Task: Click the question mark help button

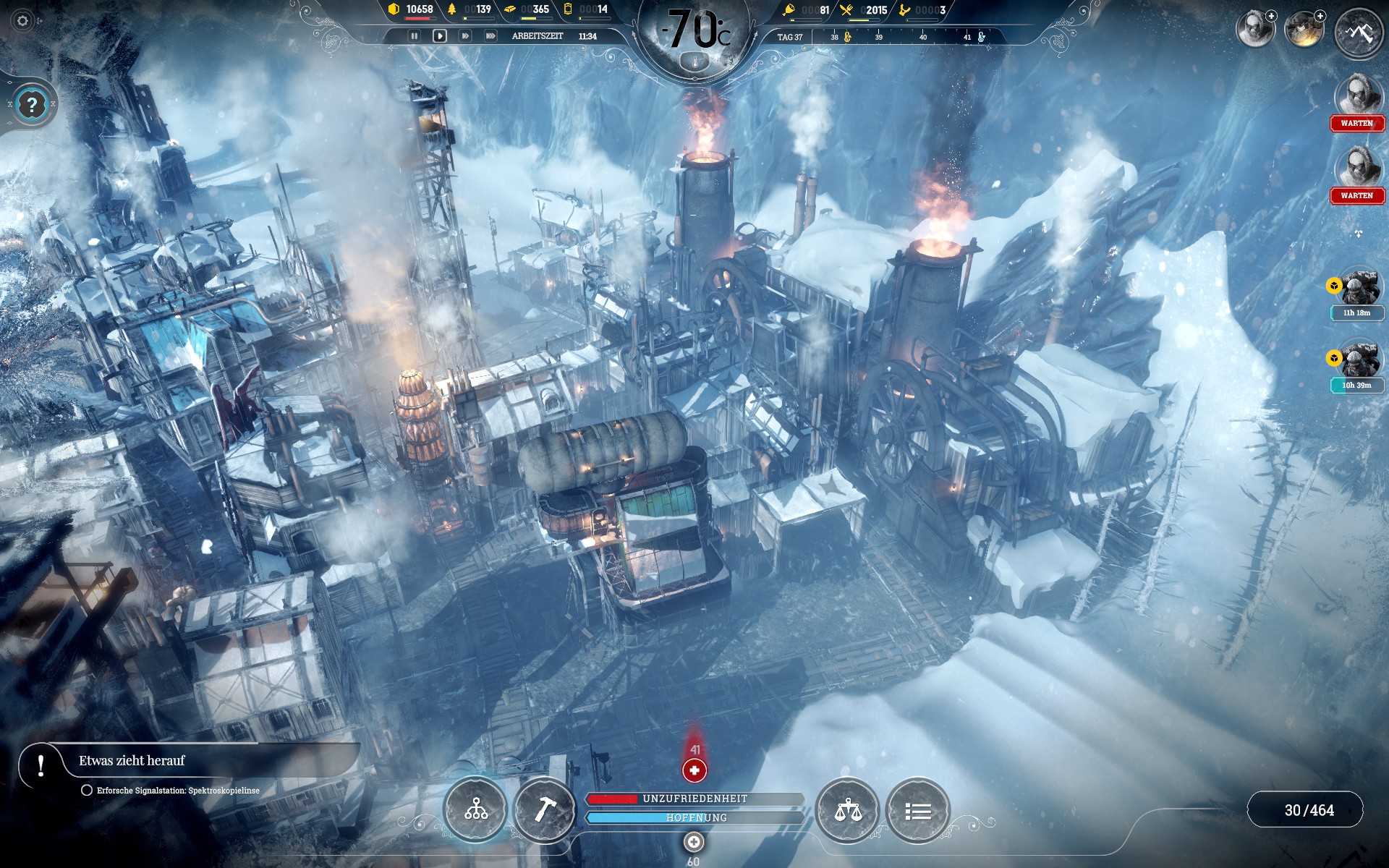Action: coord(31,106)
